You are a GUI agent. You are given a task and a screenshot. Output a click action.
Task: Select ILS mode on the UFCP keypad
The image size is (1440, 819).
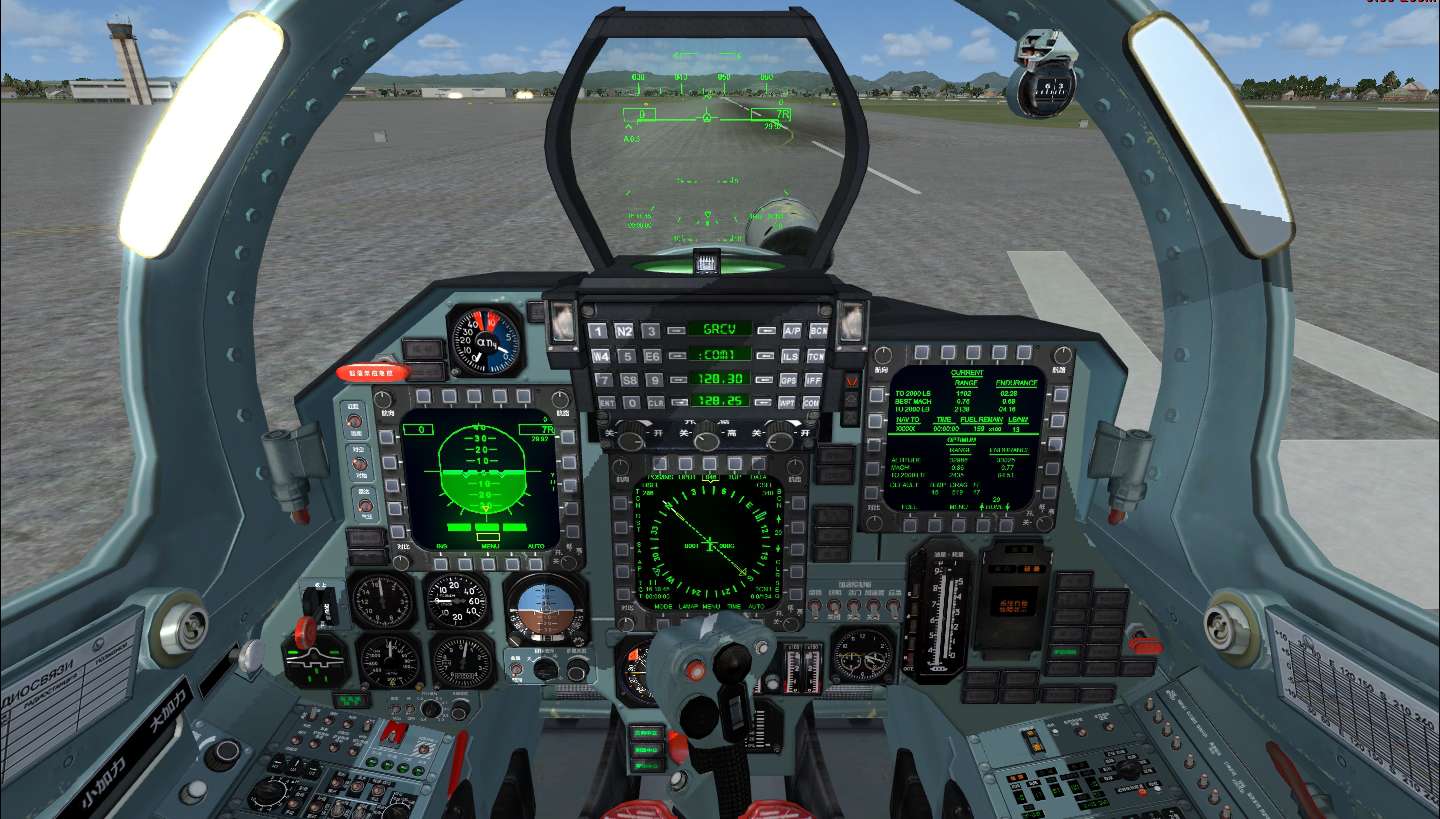790,355
